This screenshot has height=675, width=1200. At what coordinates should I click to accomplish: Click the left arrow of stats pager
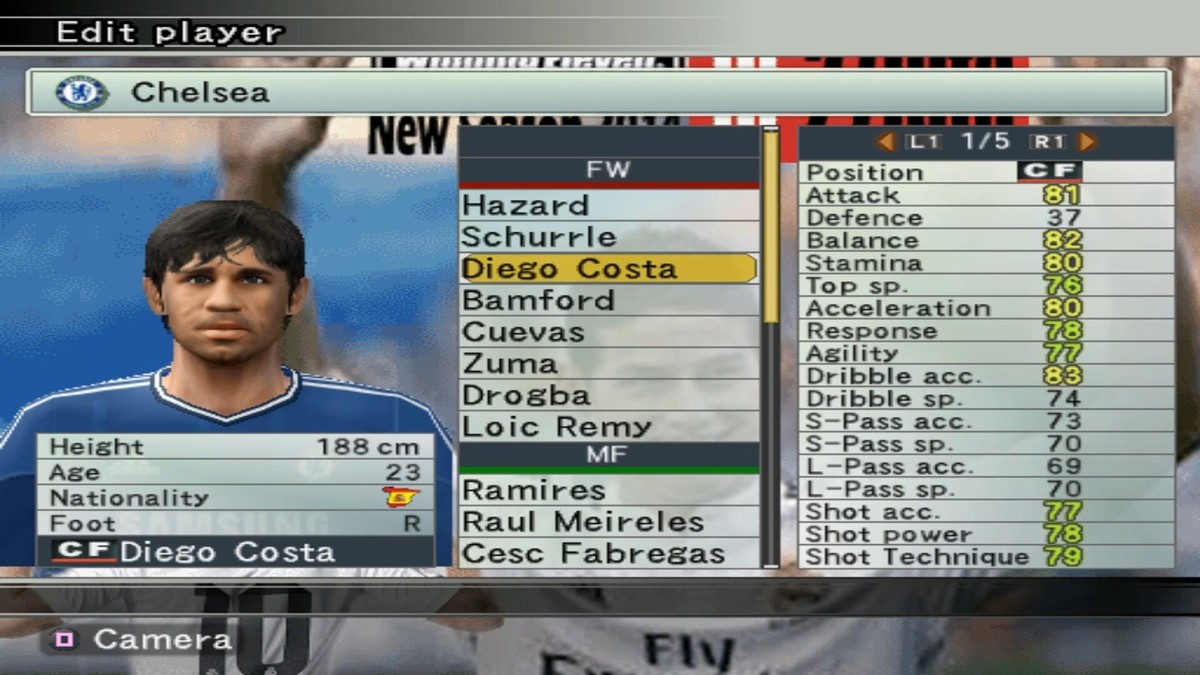coord(885,142)
